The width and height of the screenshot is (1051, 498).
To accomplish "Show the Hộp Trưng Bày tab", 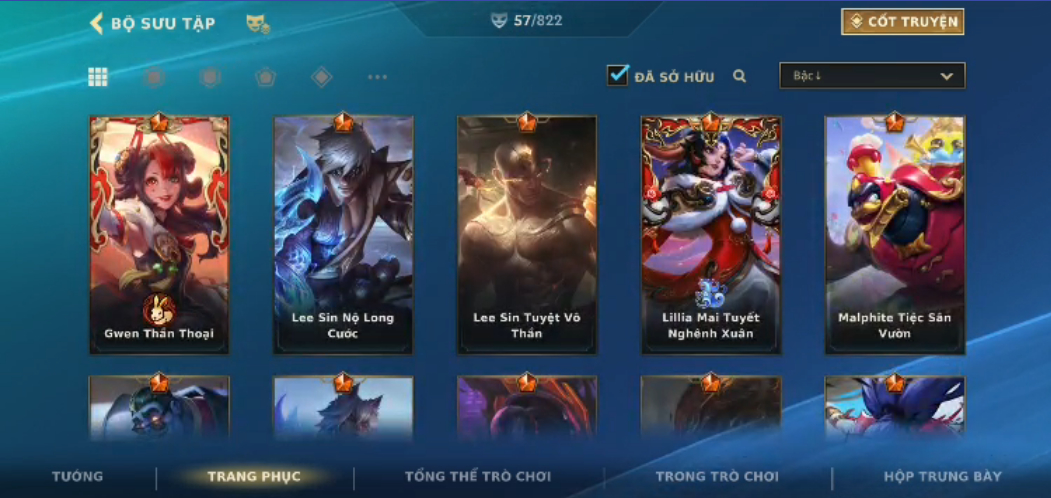I will [942, 476].
